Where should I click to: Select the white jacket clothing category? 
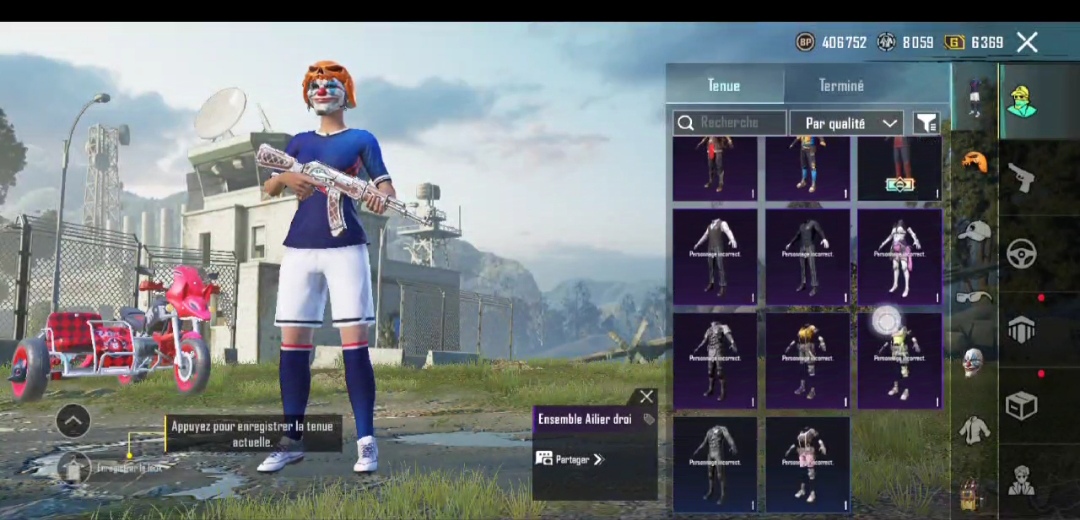click(974, 429)
